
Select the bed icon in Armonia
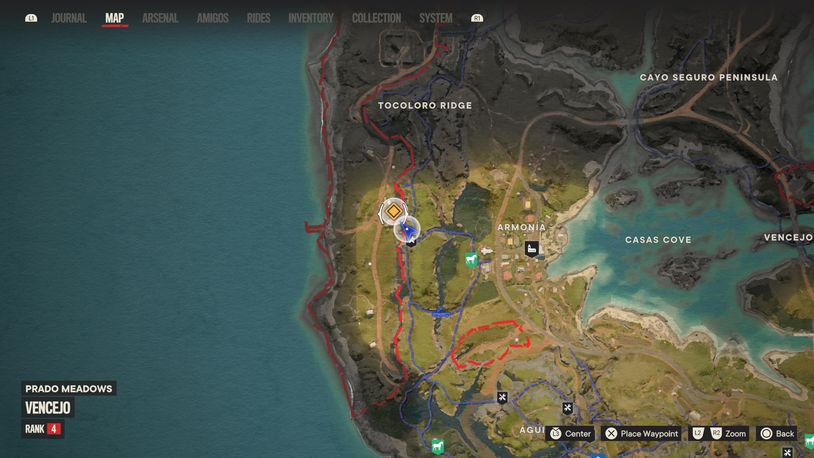pyautogui.click(x=532, y=249)
